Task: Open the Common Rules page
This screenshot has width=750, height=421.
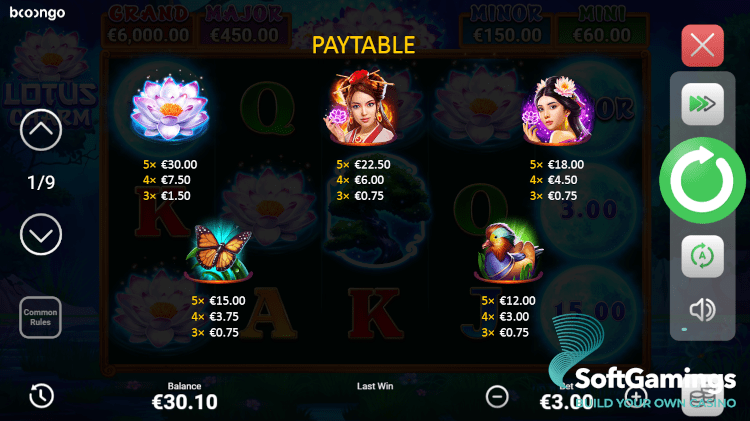Action: tap(41, 317)
